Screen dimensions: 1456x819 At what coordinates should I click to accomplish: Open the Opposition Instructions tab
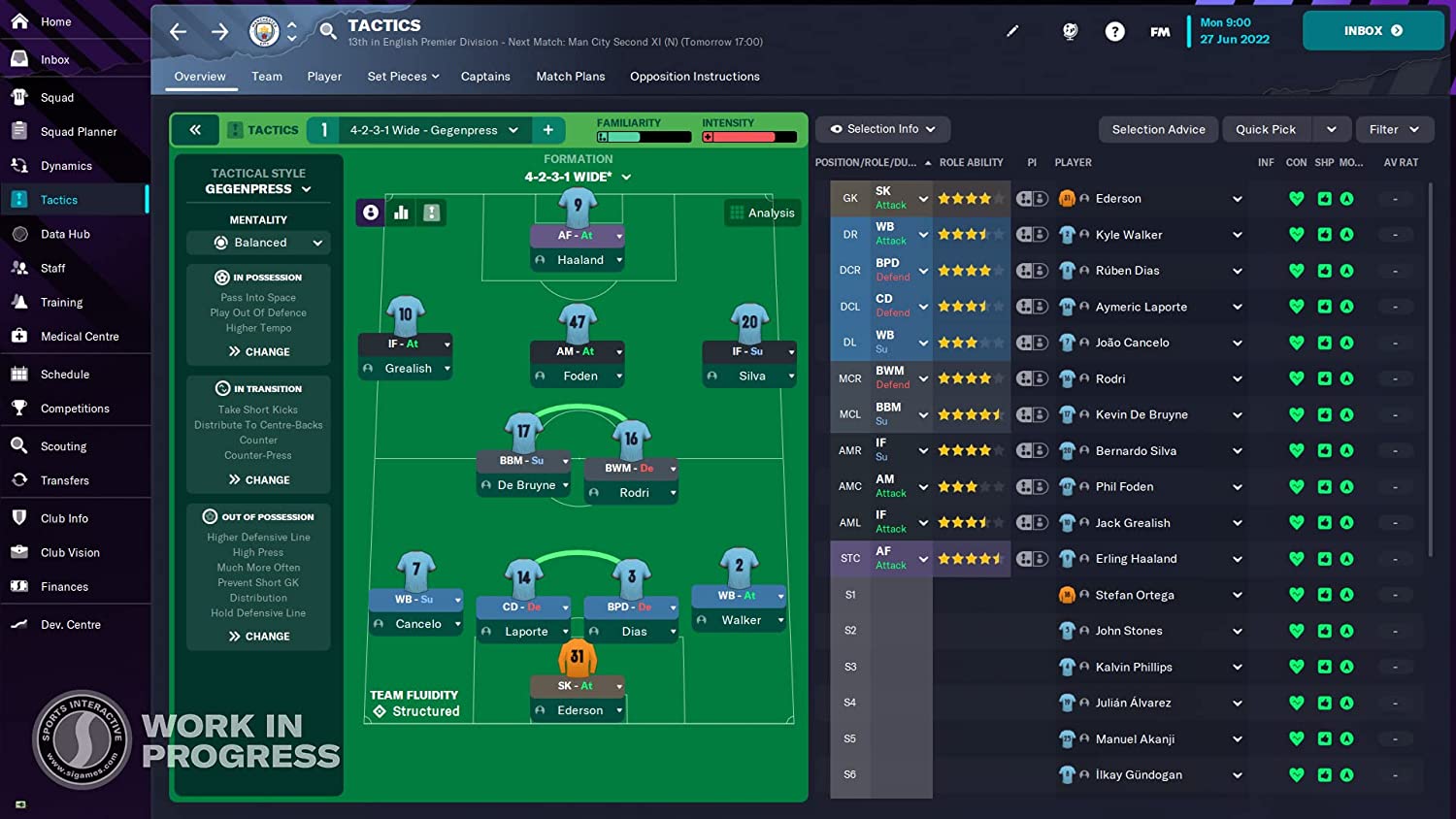pyautogui.click(x=694, y=76)
